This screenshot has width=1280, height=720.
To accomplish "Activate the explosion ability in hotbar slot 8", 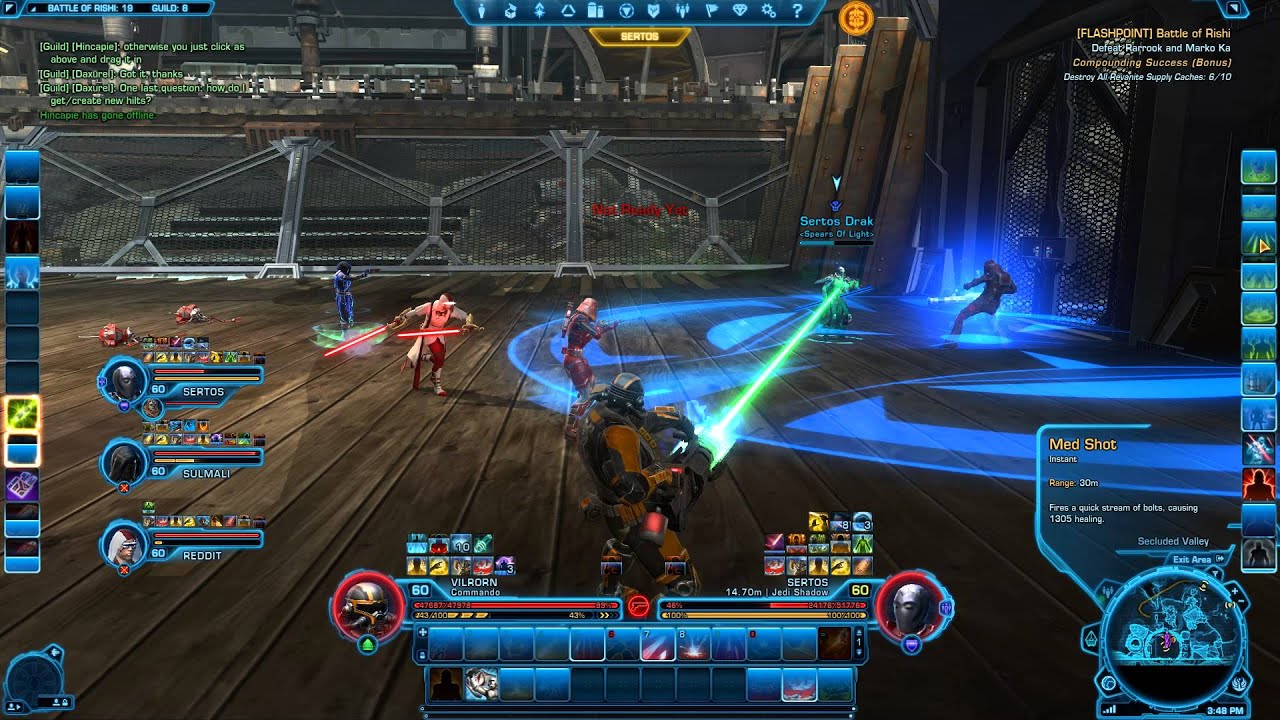I will [x=692, y=645].
